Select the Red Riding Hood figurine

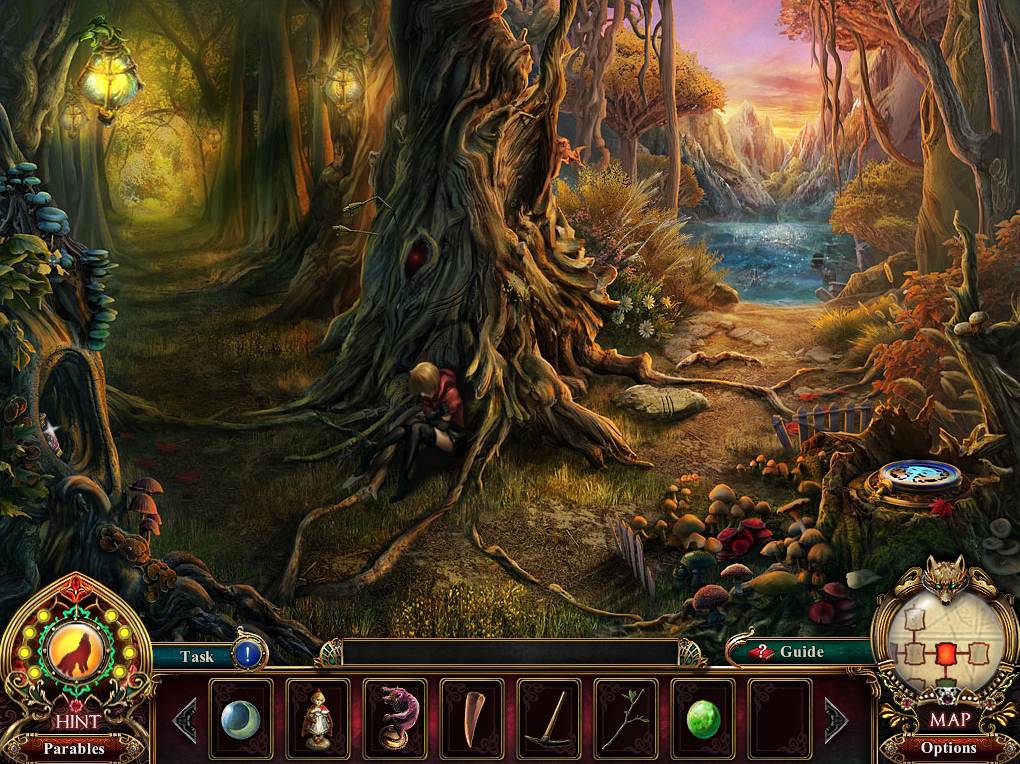click(x=318, y=719)
